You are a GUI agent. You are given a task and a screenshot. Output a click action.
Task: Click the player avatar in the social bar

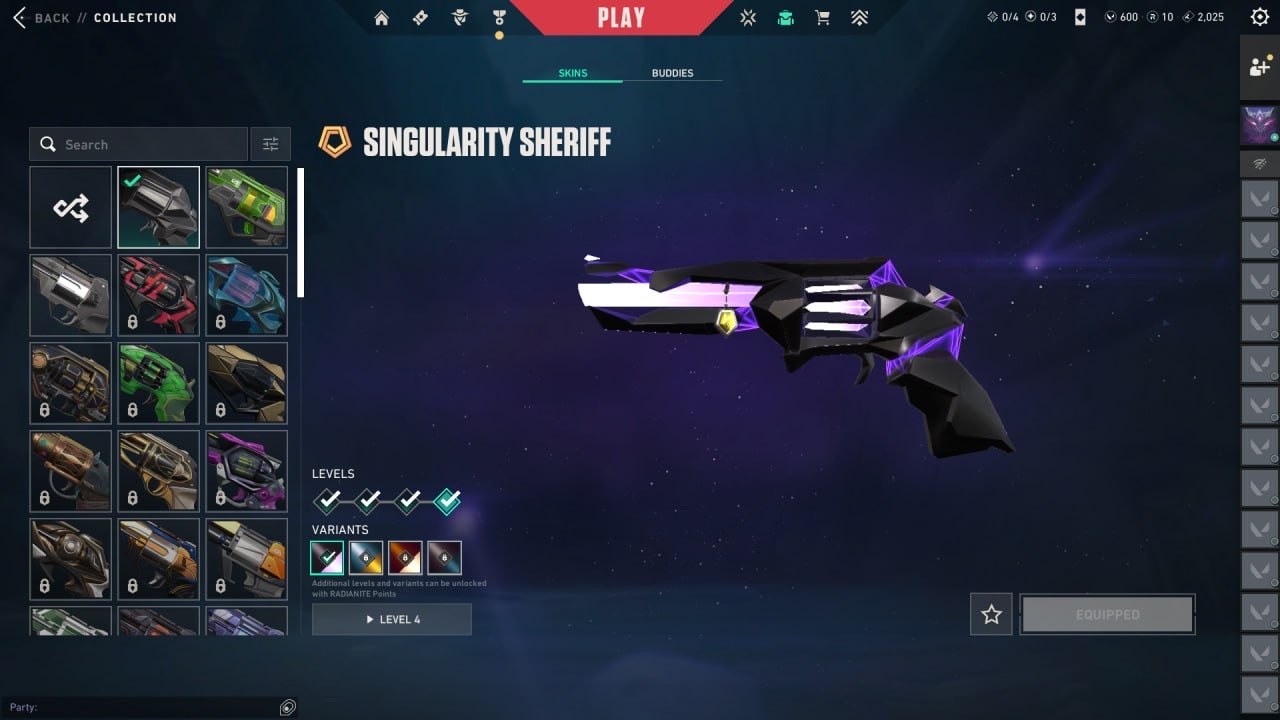point(1259,125)
